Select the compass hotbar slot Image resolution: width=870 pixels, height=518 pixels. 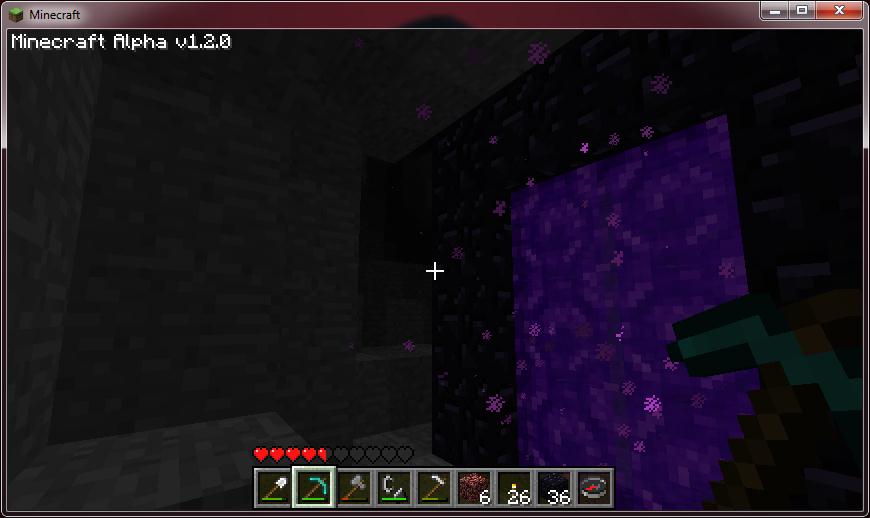pos(593,488)
